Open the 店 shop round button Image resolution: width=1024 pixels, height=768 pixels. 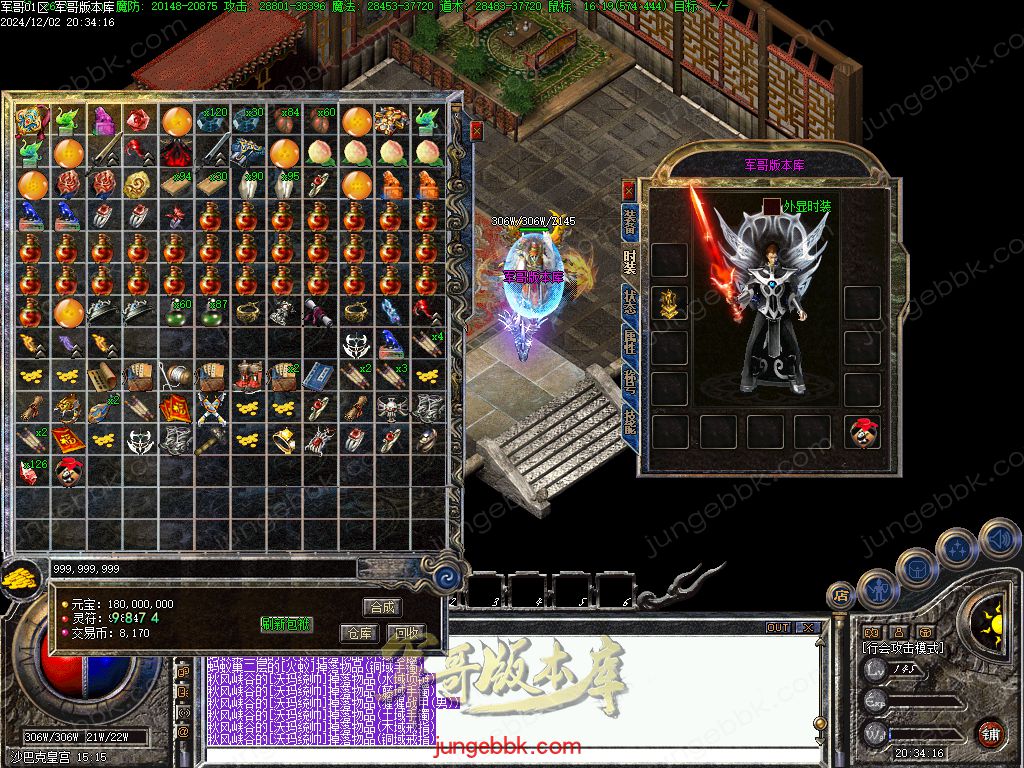(841, 596)
